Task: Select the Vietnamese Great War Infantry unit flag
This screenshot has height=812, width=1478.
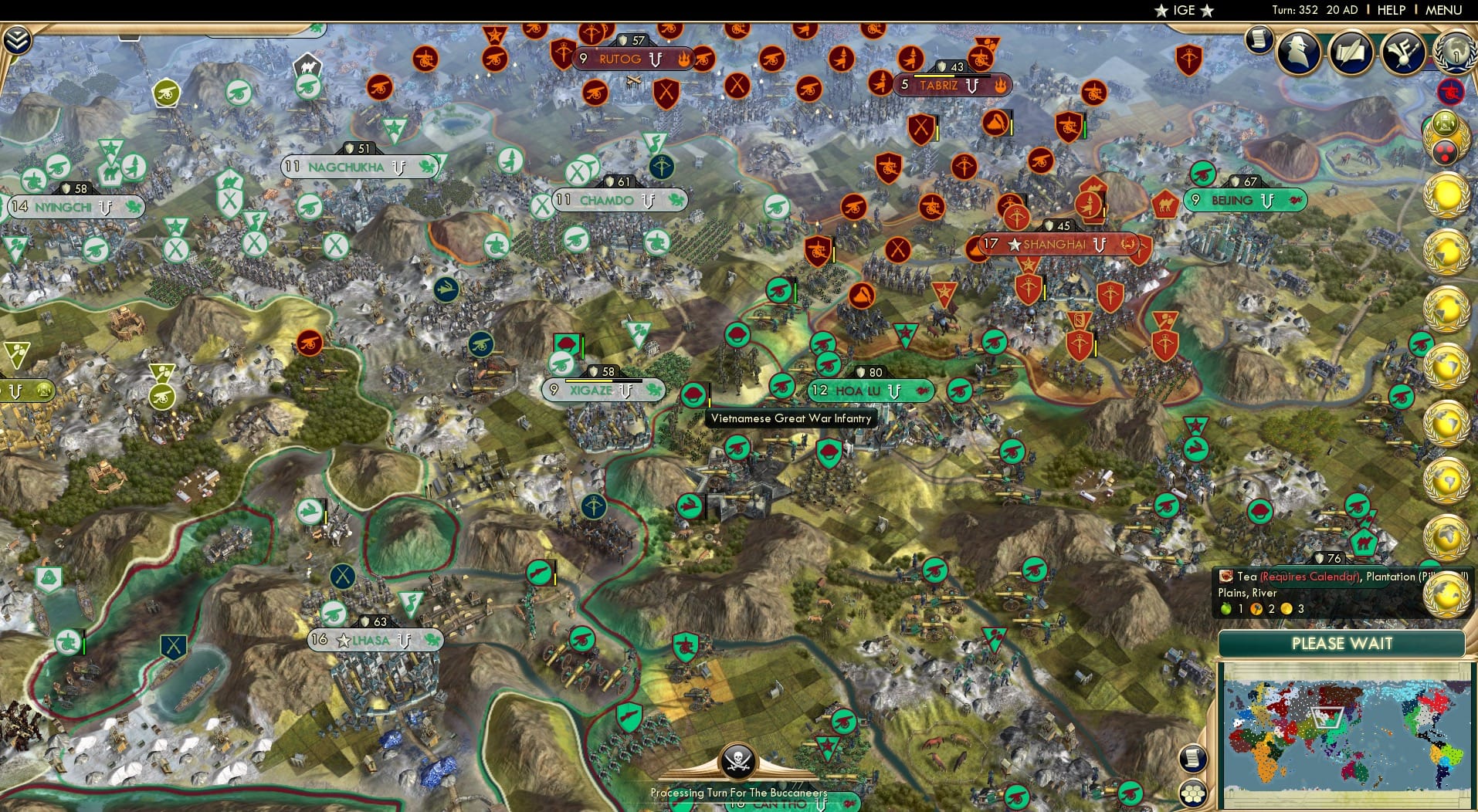Action: [694, 394]
